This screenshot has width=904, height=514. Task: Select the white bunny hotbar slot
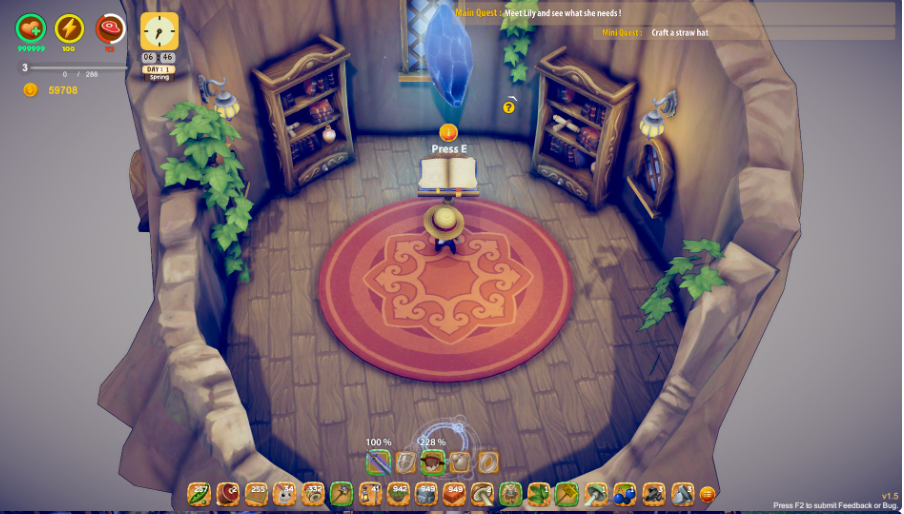(x=285, y=494)
